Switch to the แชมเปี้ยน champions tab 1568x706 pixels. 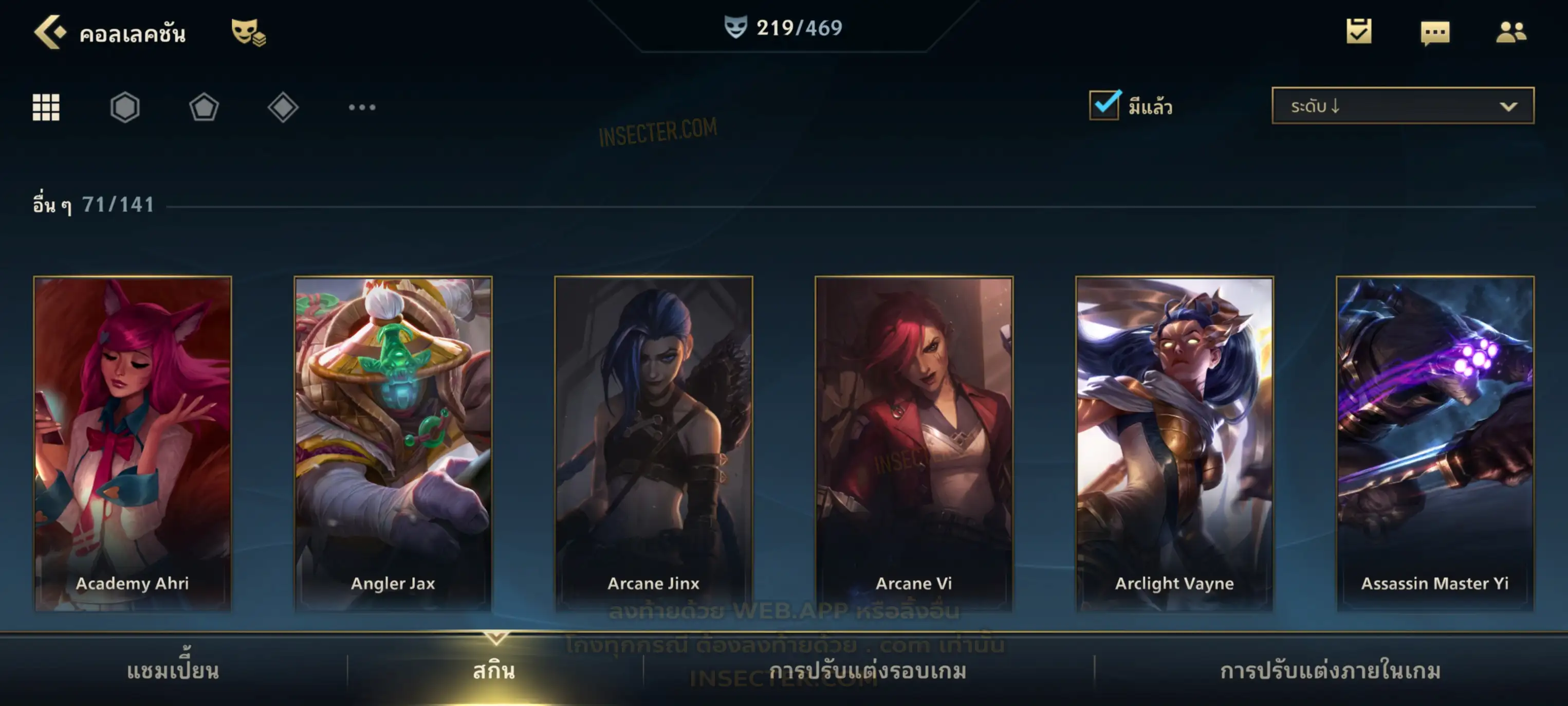[173, 671]
